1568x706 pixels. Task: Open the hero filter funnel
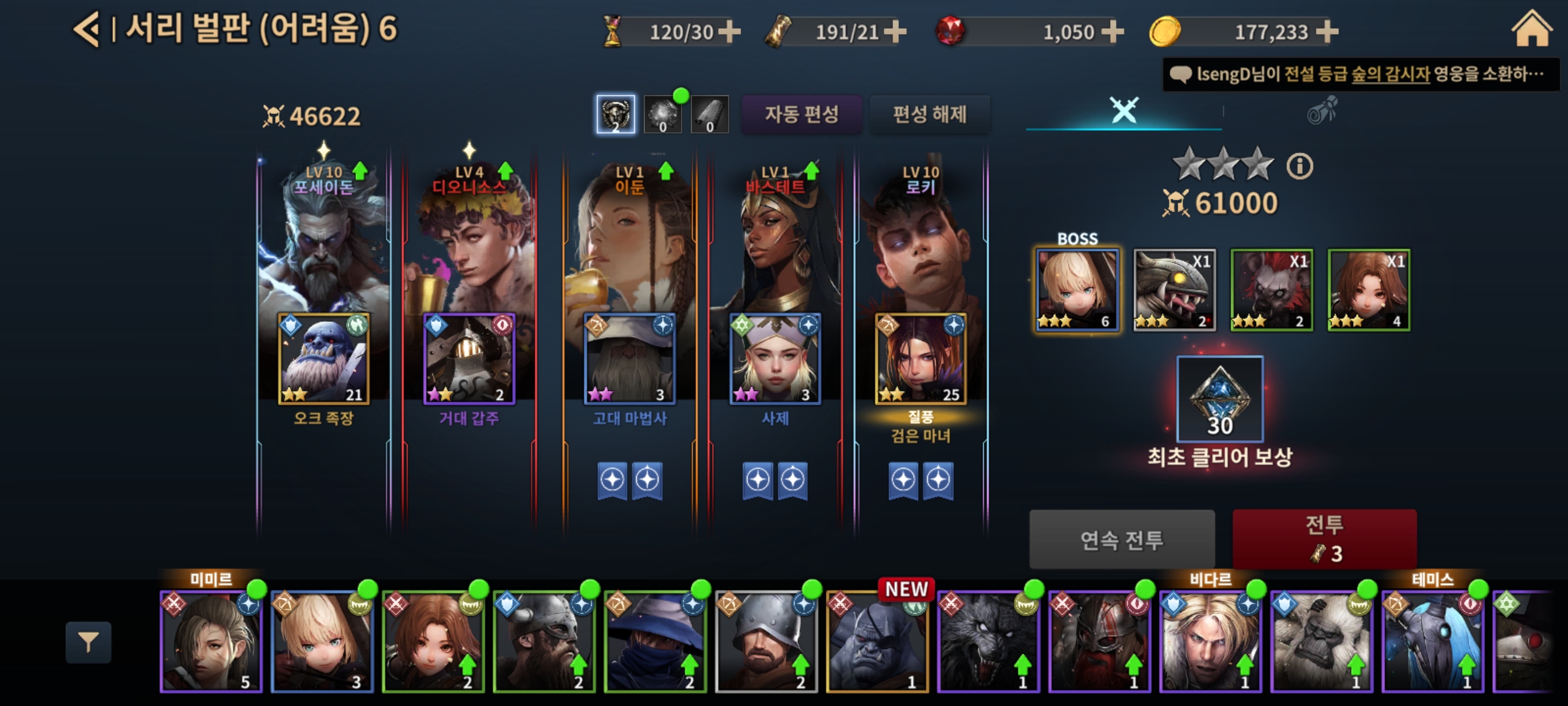pyautogui.click(x=88, y=643)
